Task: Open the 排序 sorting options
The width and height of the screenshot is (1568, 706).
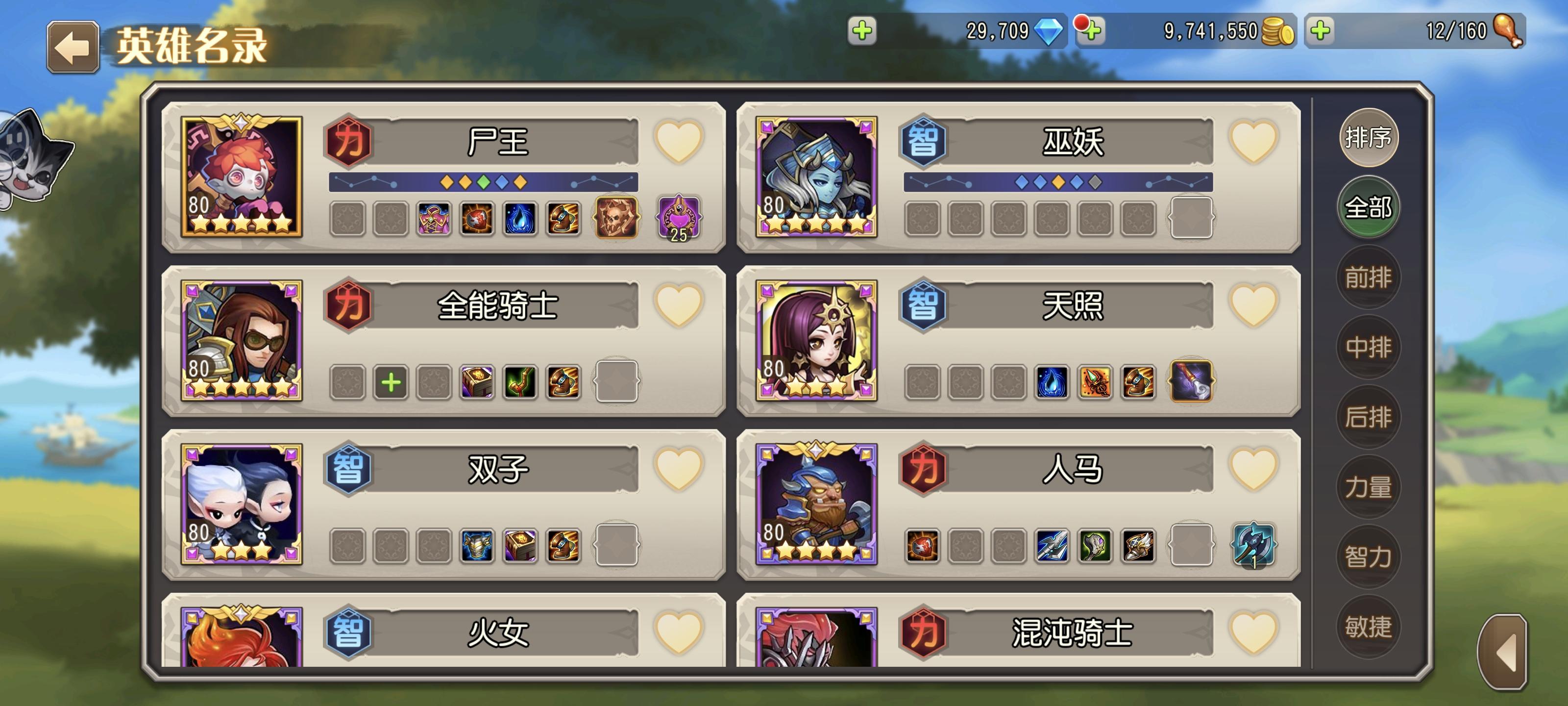Action: tap(1369, 138)
